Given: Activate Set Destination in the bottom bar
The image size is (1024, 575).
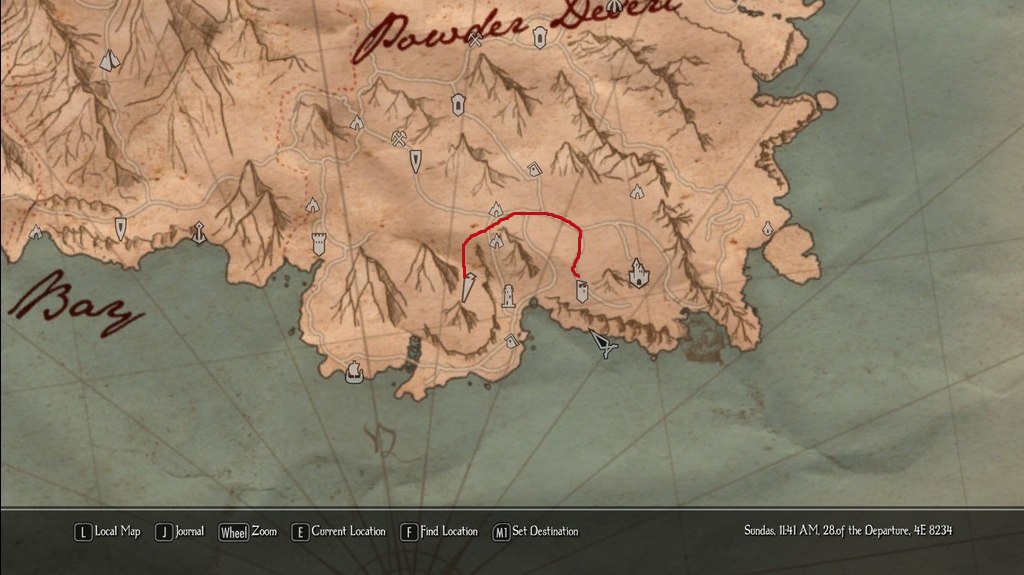Looking at the screenshot, I should 536,532.
